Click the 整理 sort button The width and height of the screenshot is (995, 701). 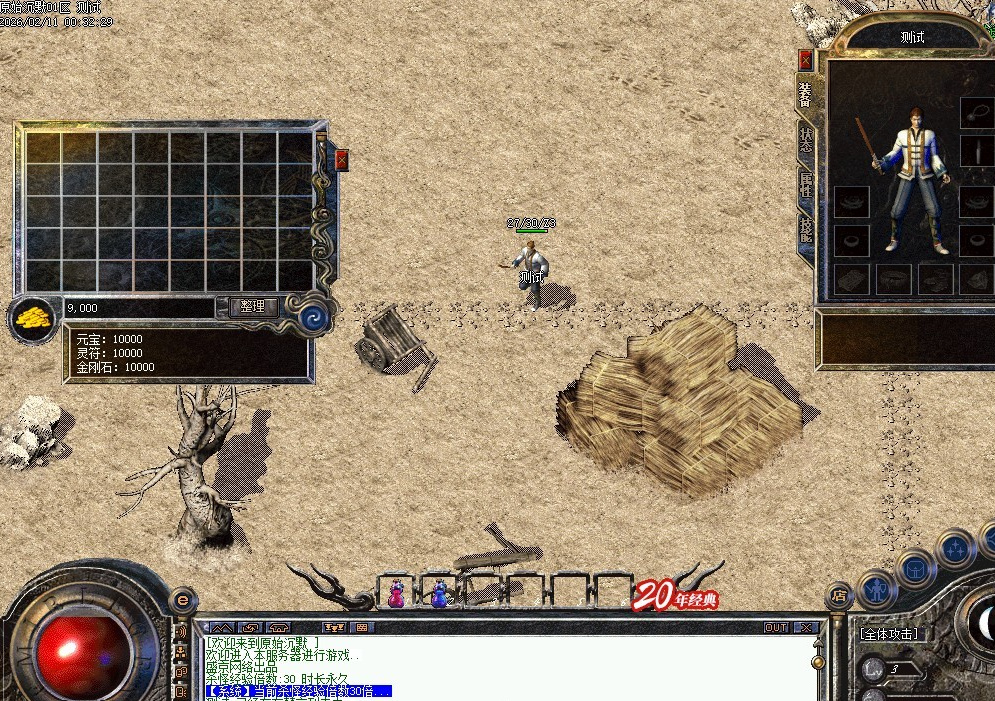[253, 307]
